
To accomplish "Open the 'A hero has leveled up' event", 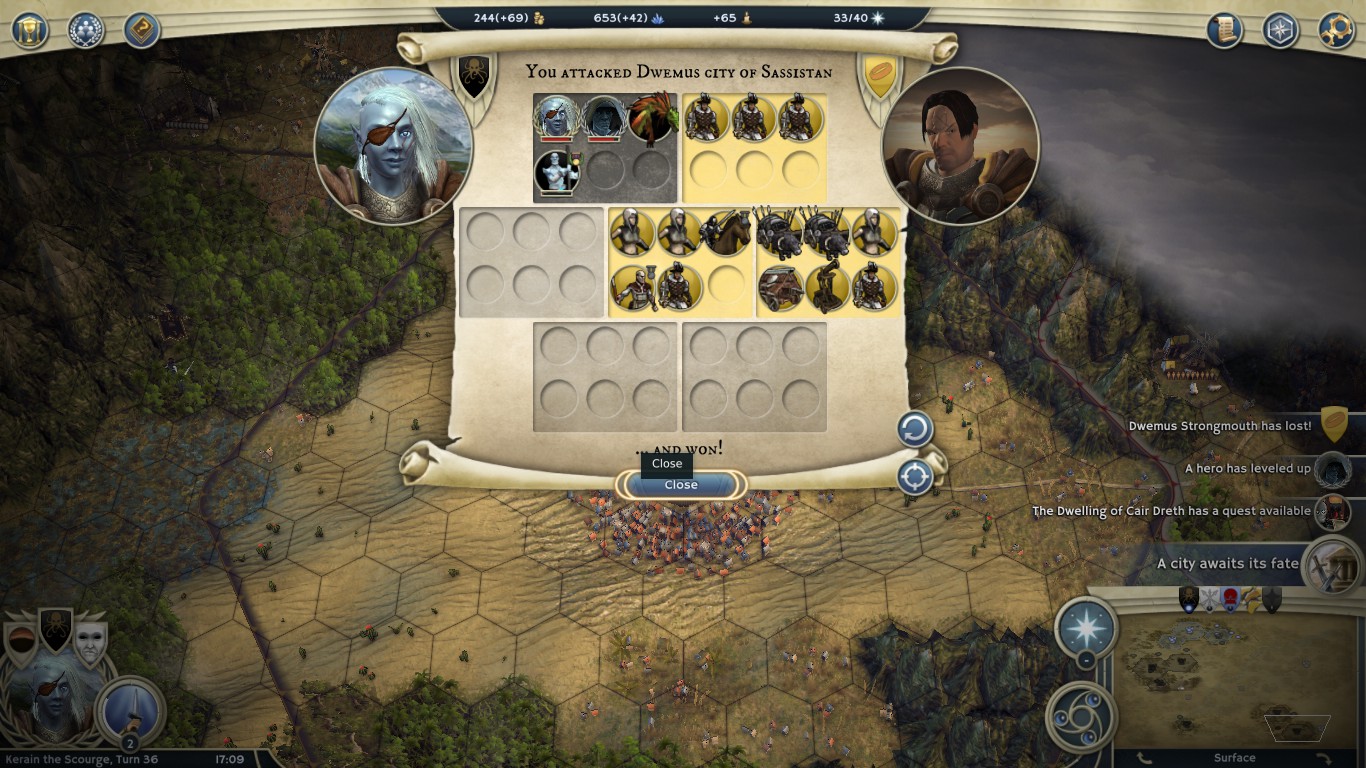I will [1247, 468].
